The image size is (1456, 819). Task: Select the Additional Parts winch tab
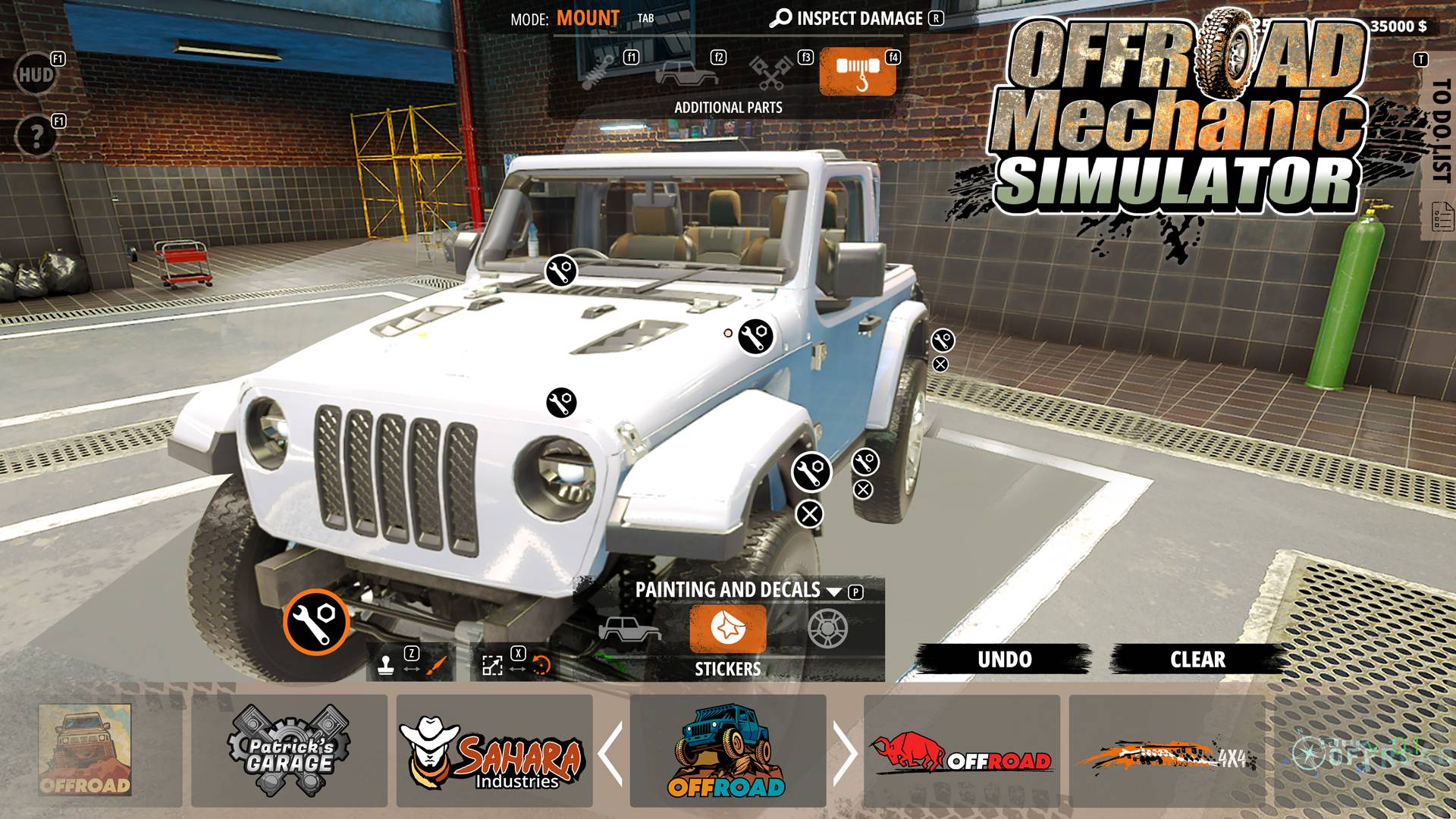click(857, 71)
